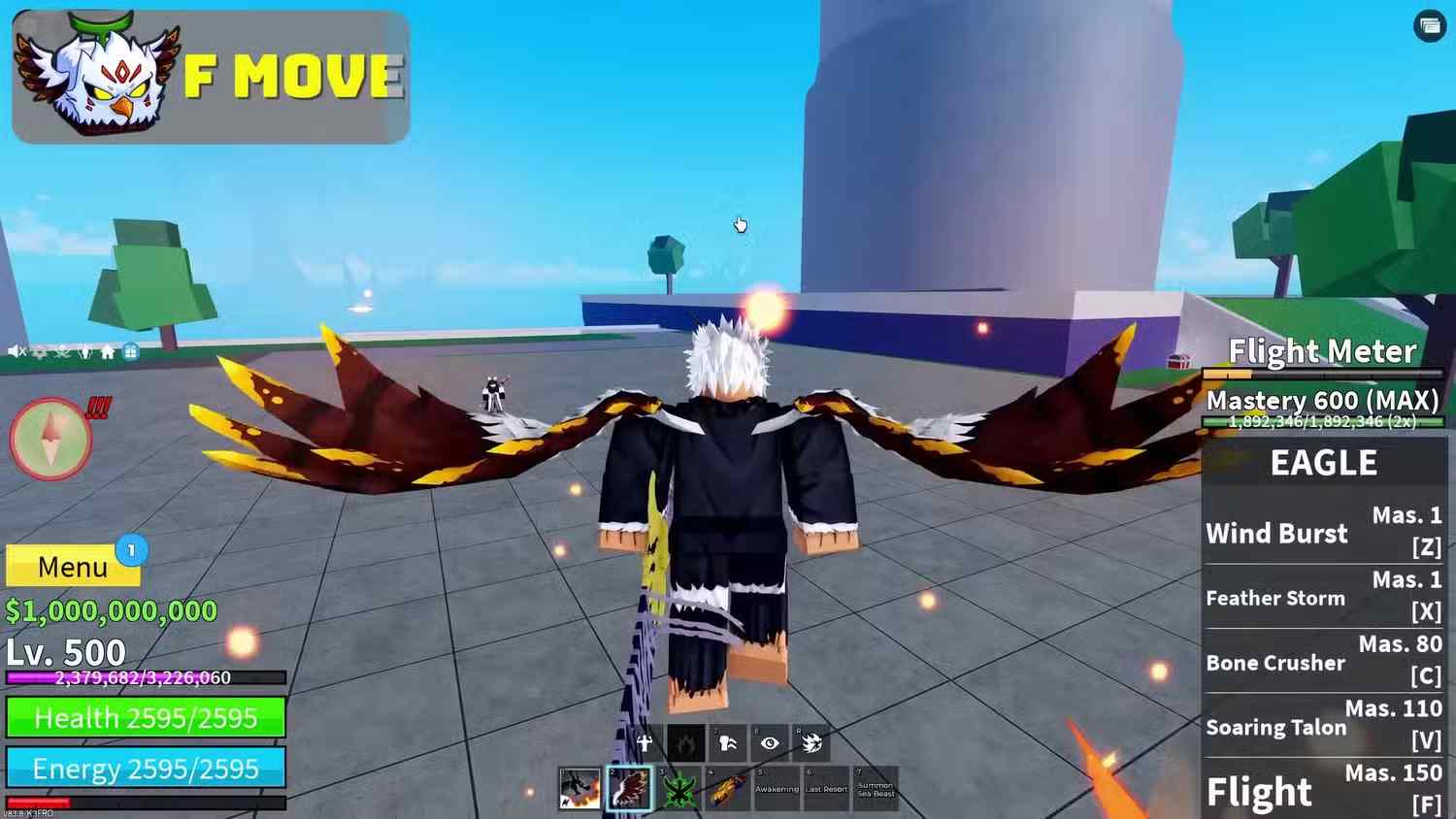The image size is (1456, 819).
Task: Activate the fighting style in hotbar slot 1
Action: pyautogui.click(x=578, y=789)
